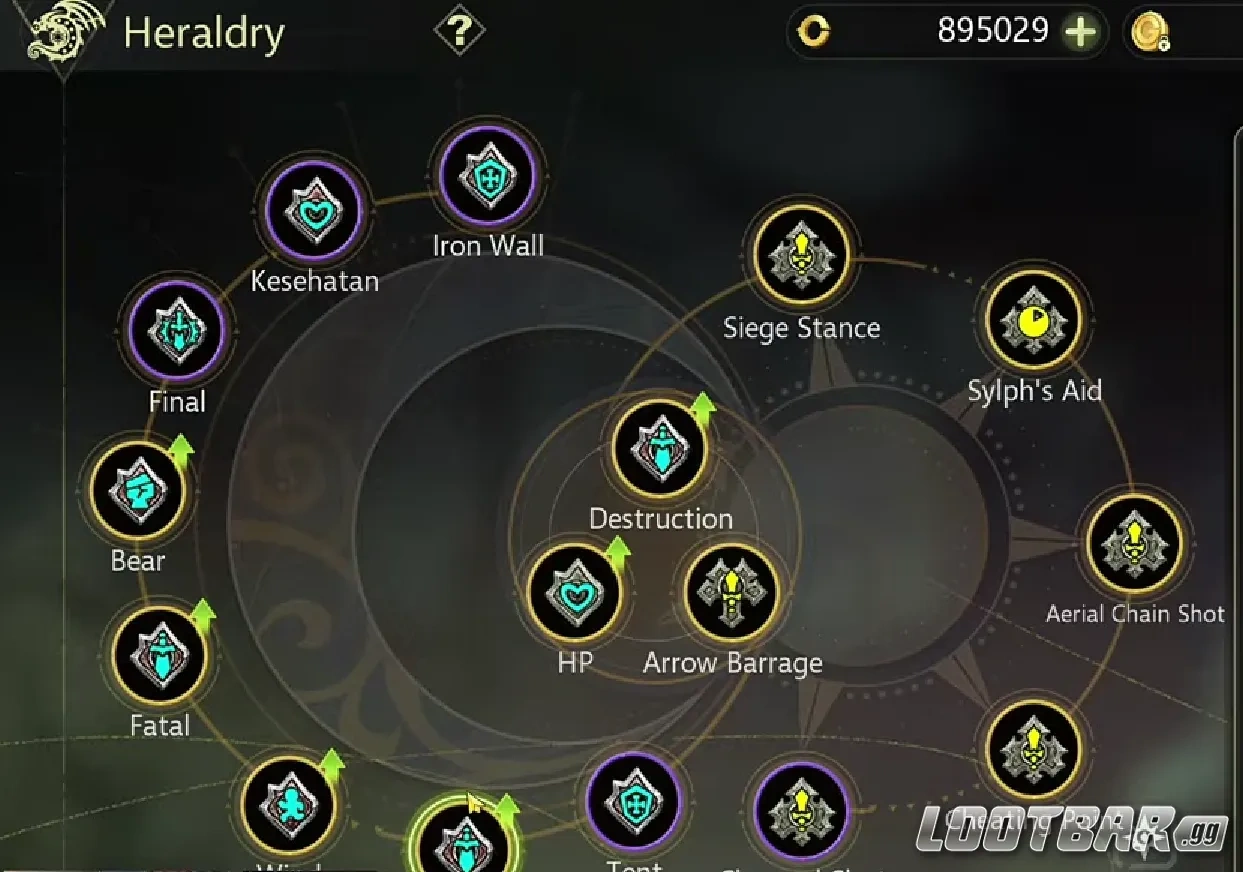This screenshot has height=872, width=1243.
Task: Select the Siege Stance skill heraldry
Action: 801,256
